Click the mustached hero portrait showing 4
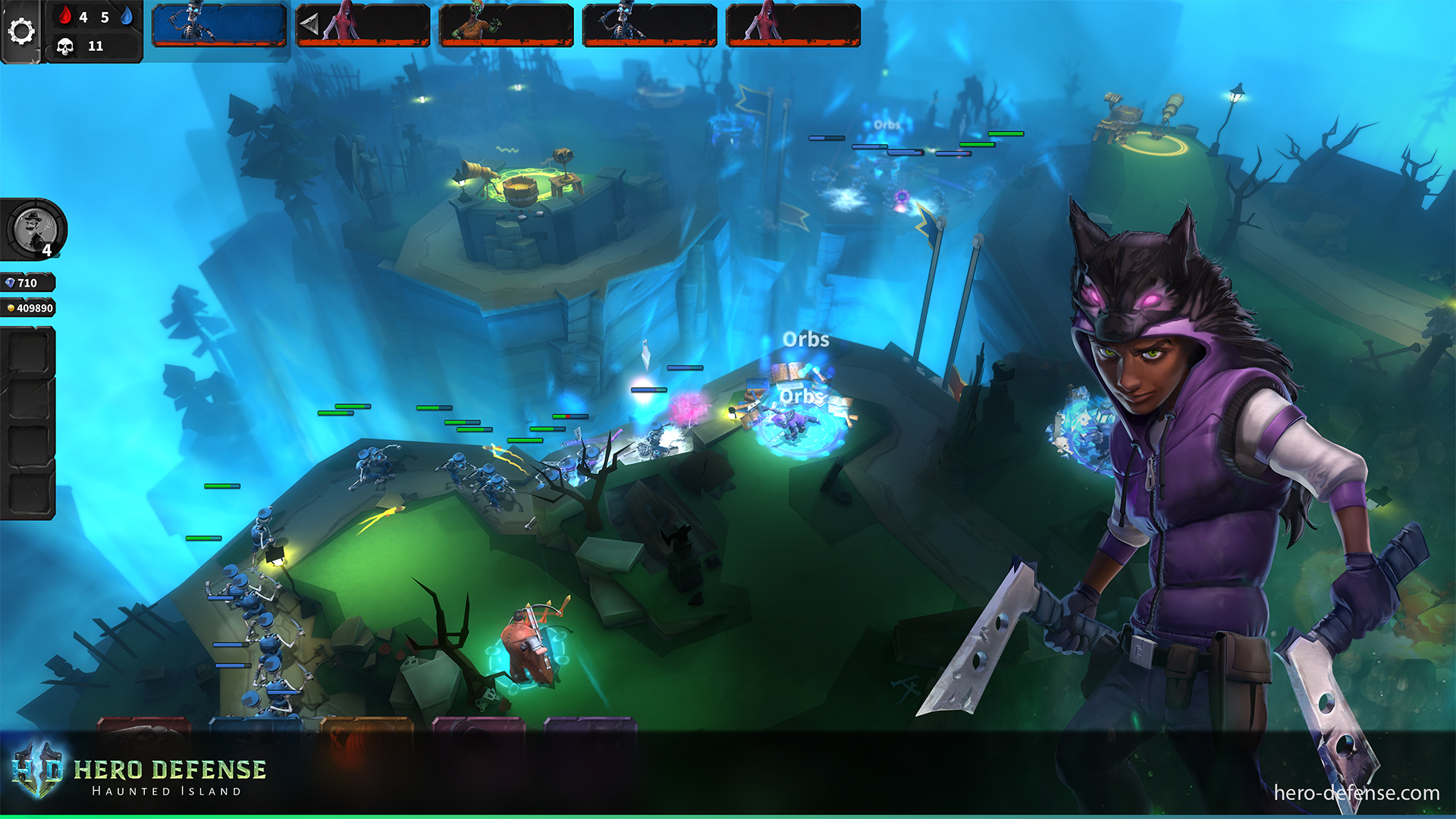The image size is (1456, 819). (x=35, y=229)
